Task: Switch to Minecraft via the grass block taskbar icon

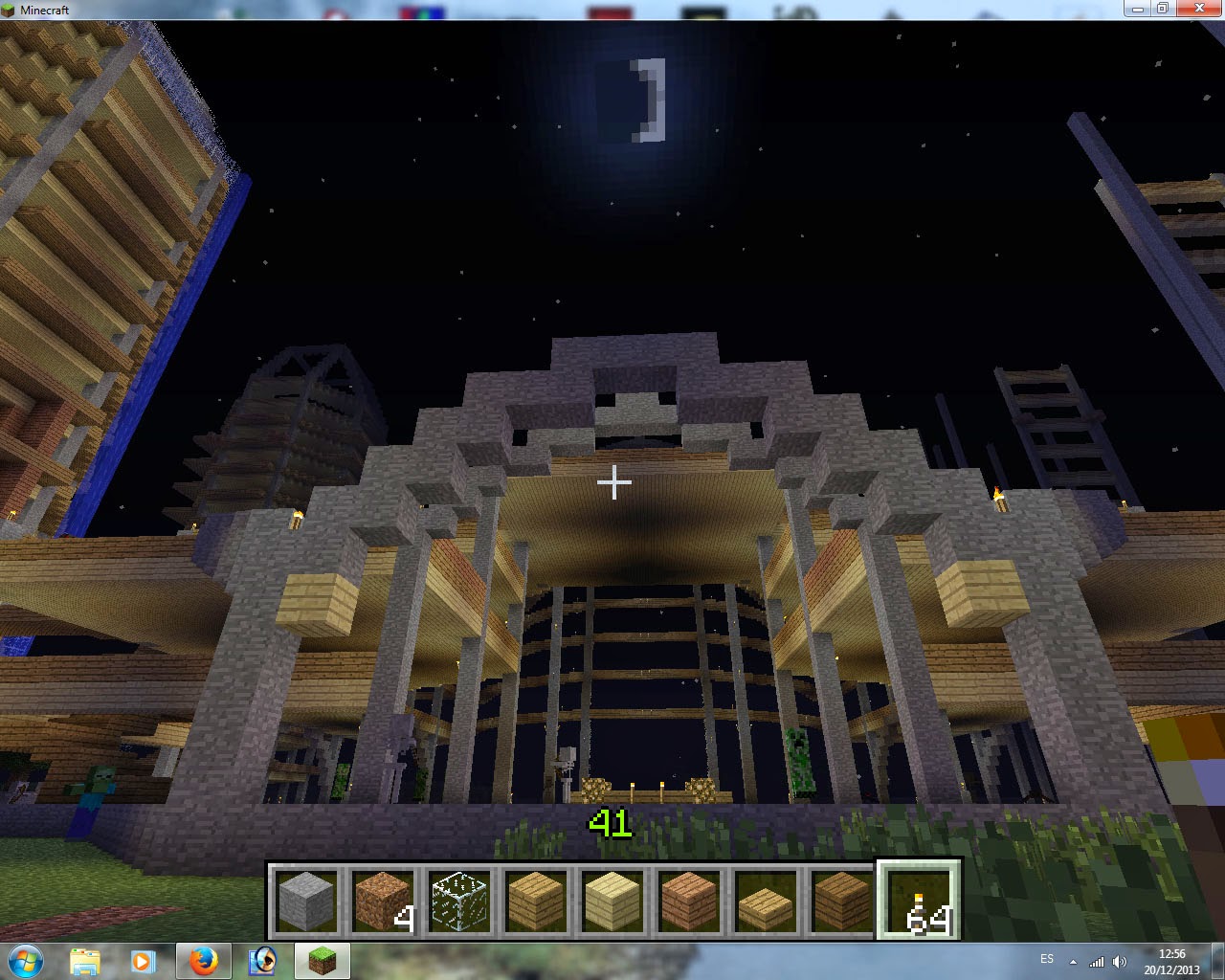Action: click(322, 960)
